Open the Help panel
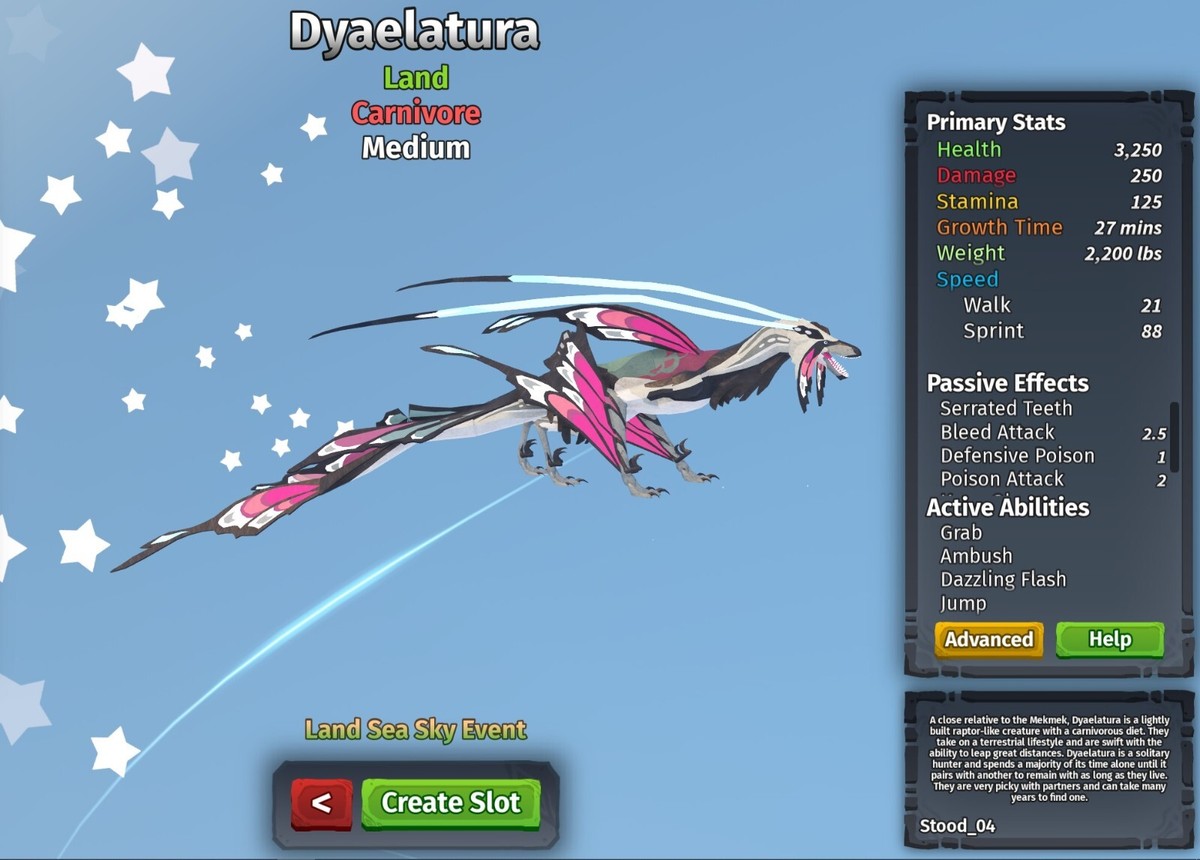Screen dimensions: 1200x860 [1109, 640]
